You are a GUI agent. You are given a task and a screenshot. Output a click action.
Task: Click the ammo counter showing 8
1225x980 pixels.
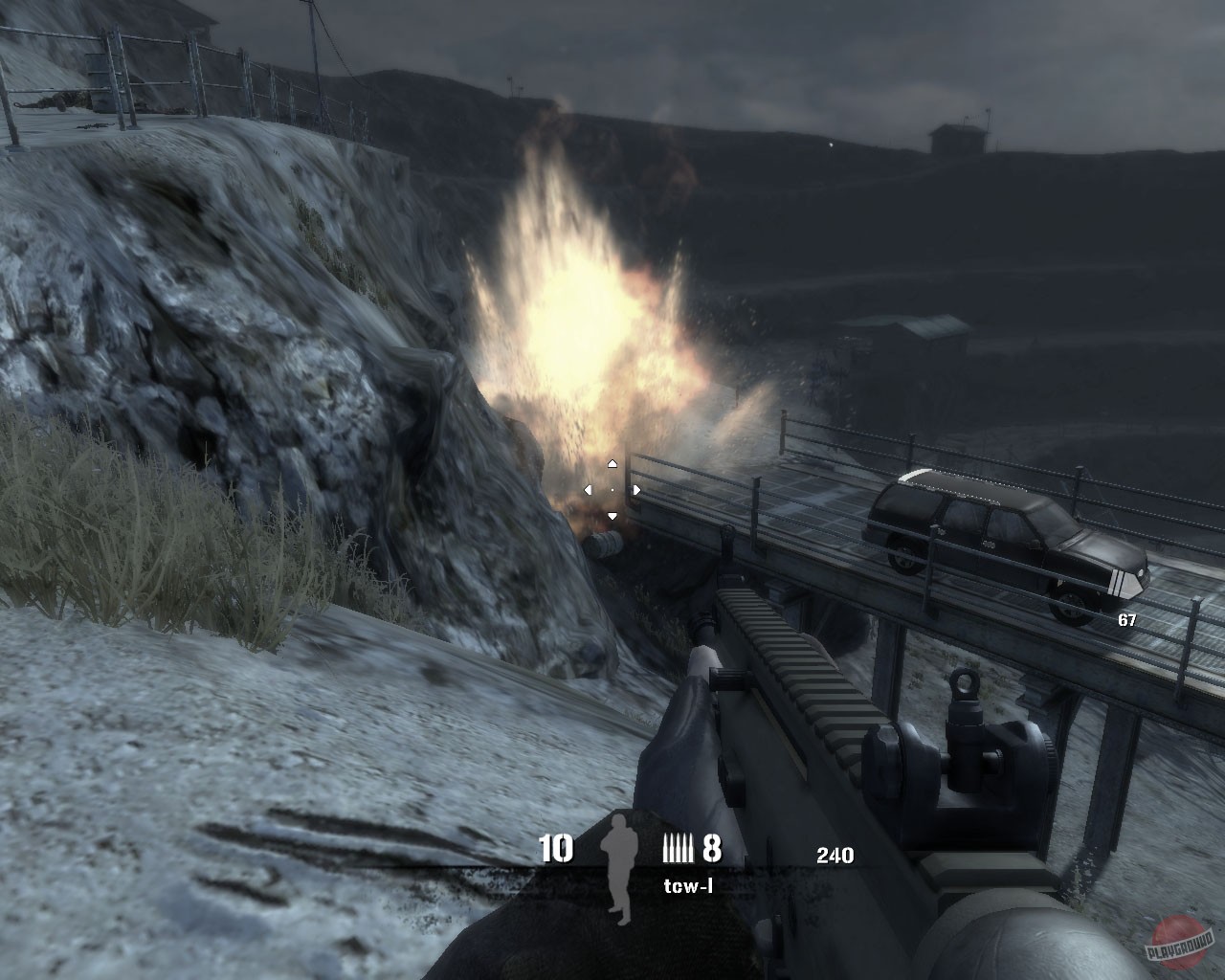711,849
